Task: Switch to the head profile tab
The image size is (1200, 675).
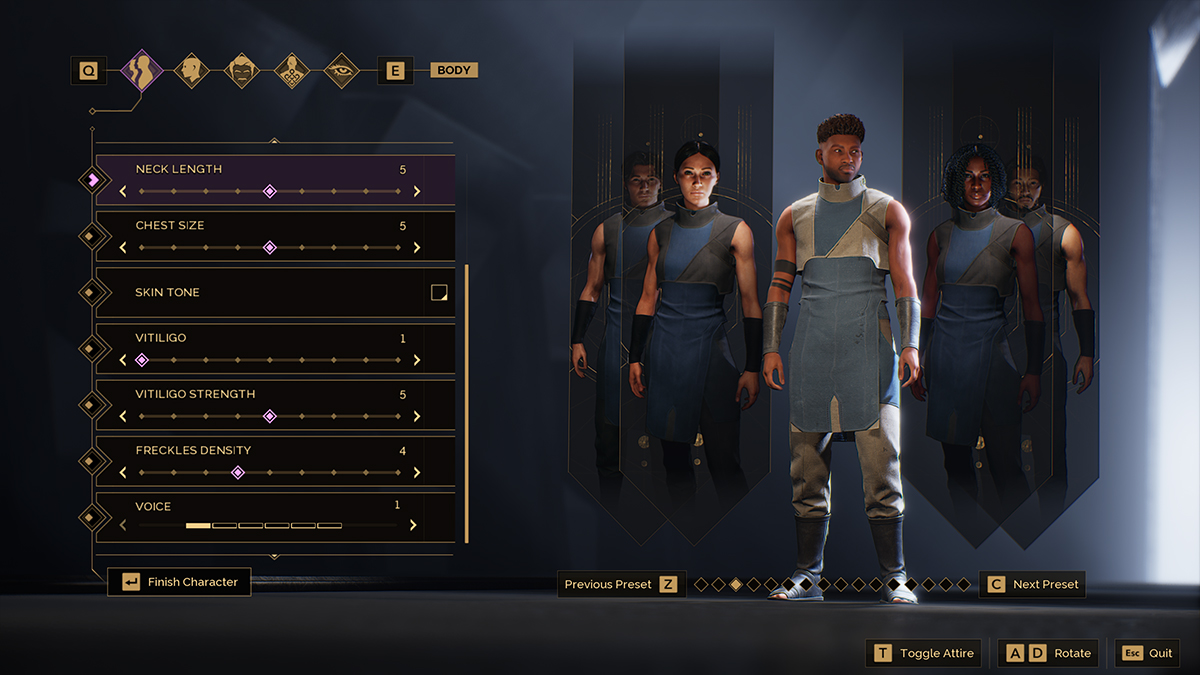Action: [190, 71]
